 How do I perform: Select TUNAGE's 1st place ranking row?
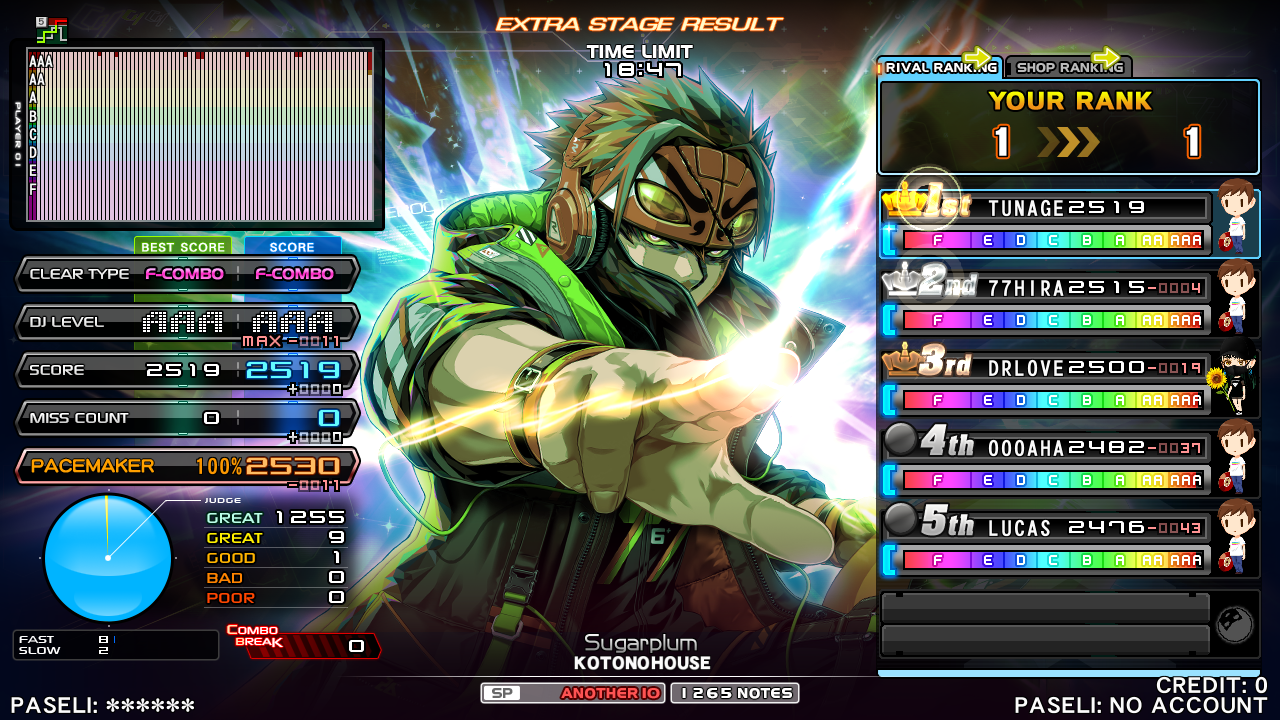1045,224
